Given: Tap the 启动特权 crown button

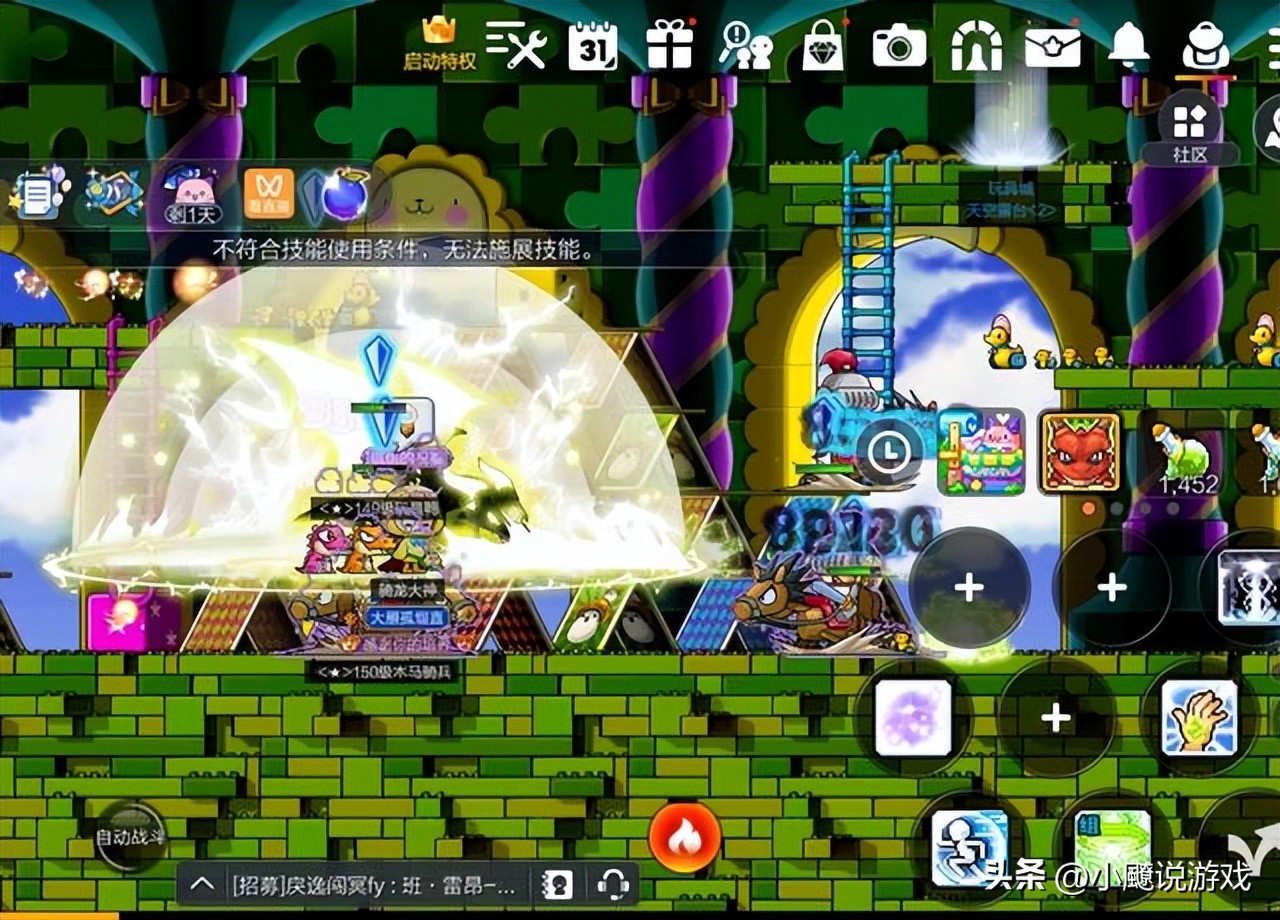Looking at the screenshot, I should pos(439,44).
